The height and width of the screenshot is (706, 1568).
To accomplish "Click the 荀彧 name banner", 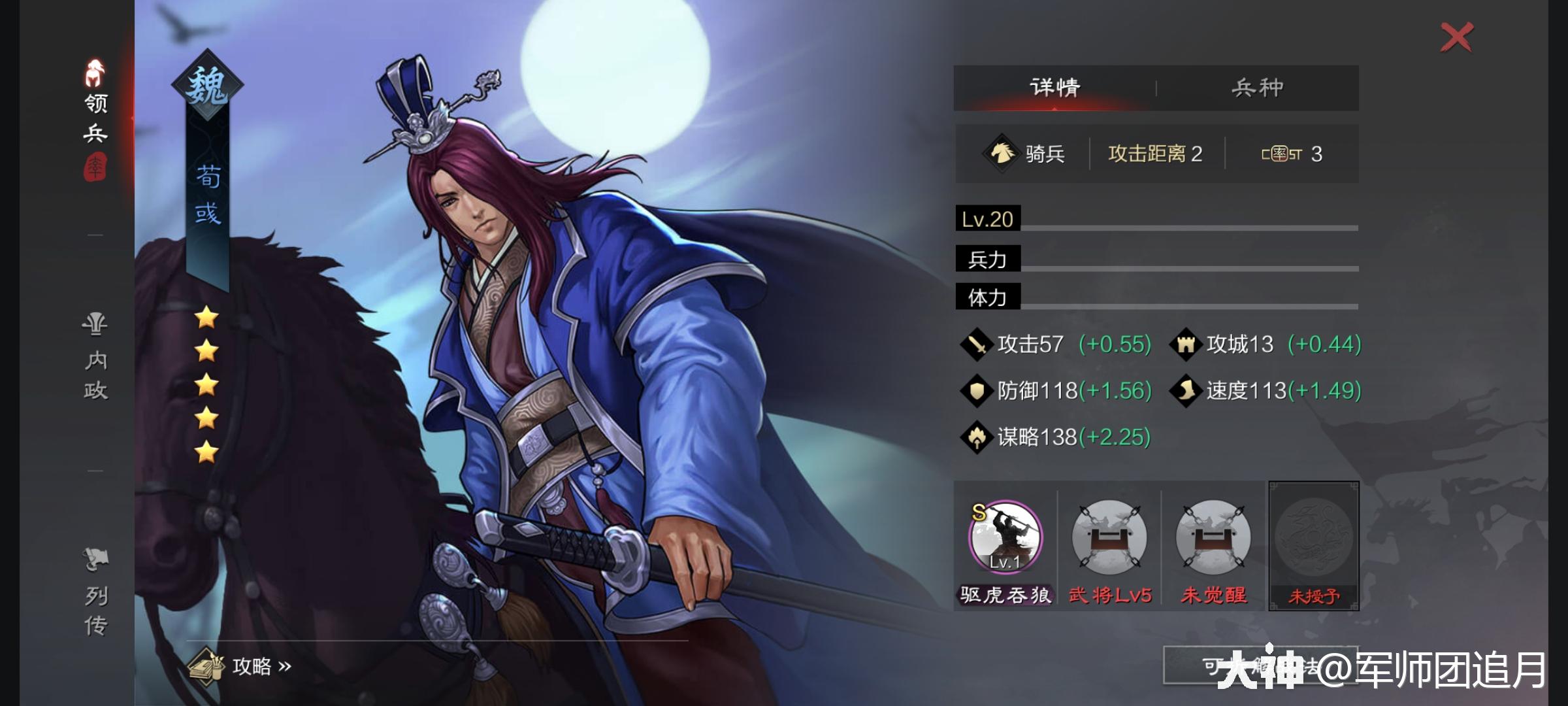I will [208, 196].
